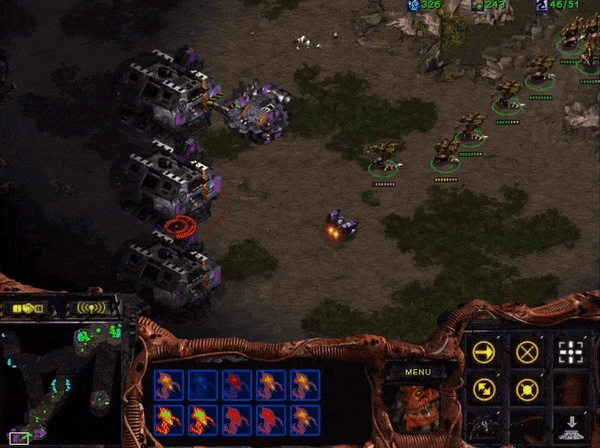
Task: Select the blue-tinted Hydralisk wireframe slot
Action: click(203, 384)
